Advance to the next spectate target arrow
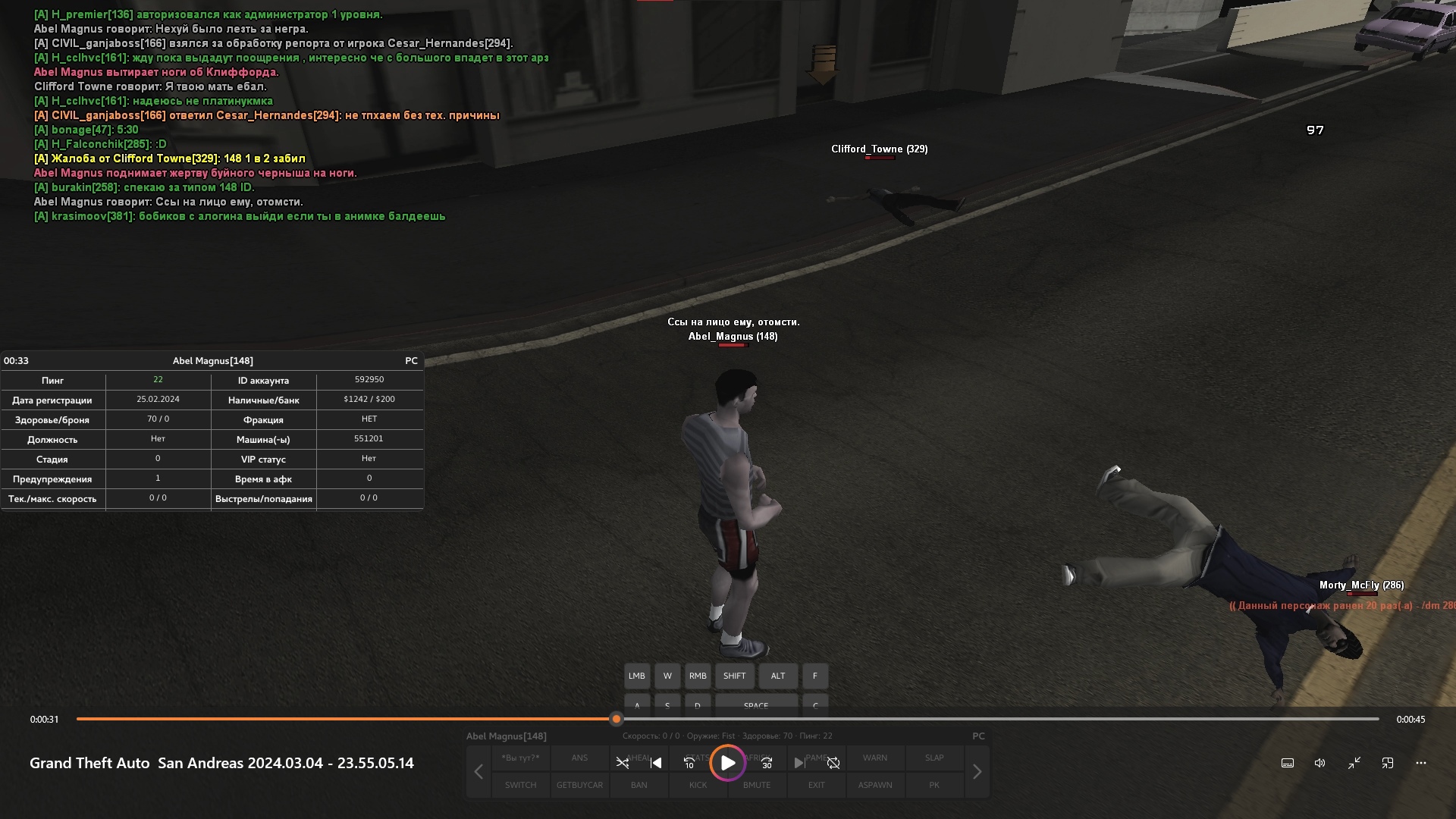Screen dimensions: 1456x819 977,772
